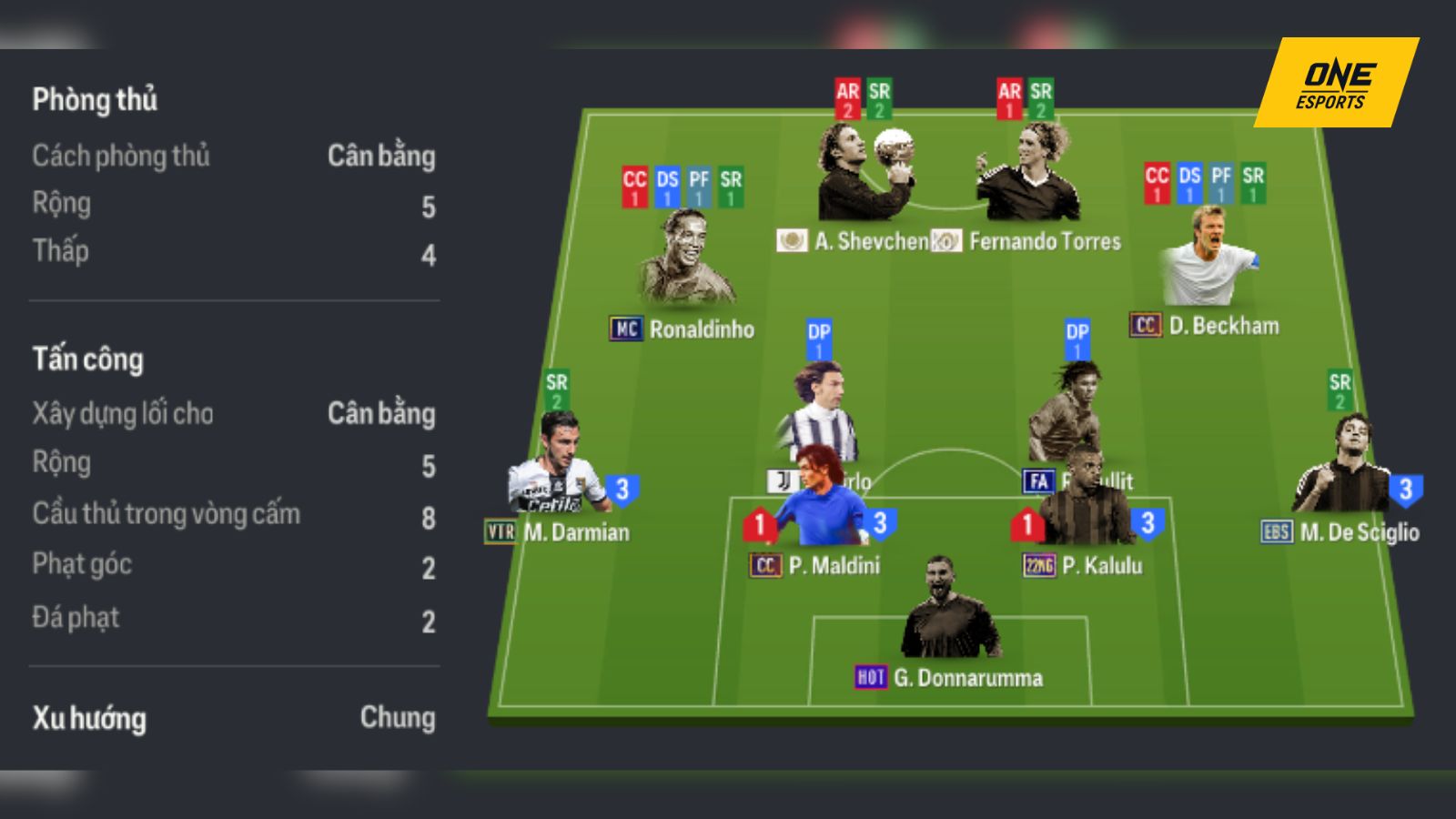Expand the Xu hướng Chung option

tap(399, 719)
